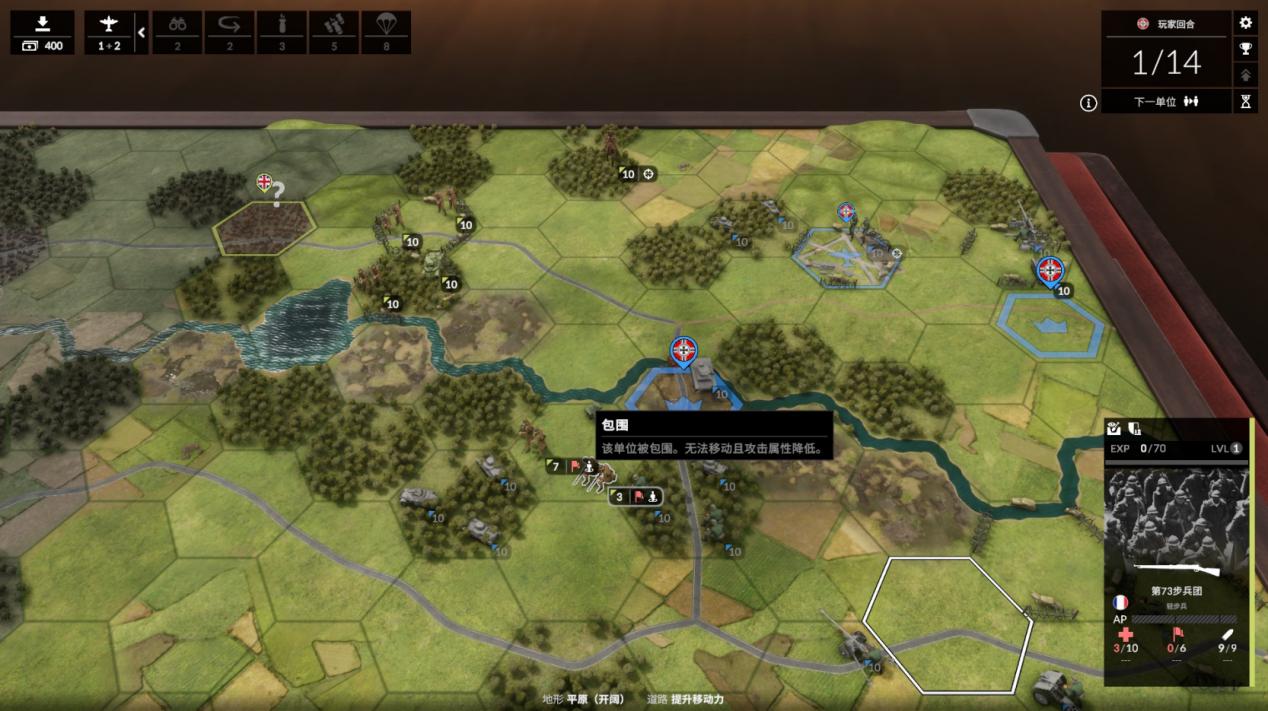The width and height of the screenshot is (1268, 711).
Task: Open the circled info icon
Action: tap(1088, 102)
